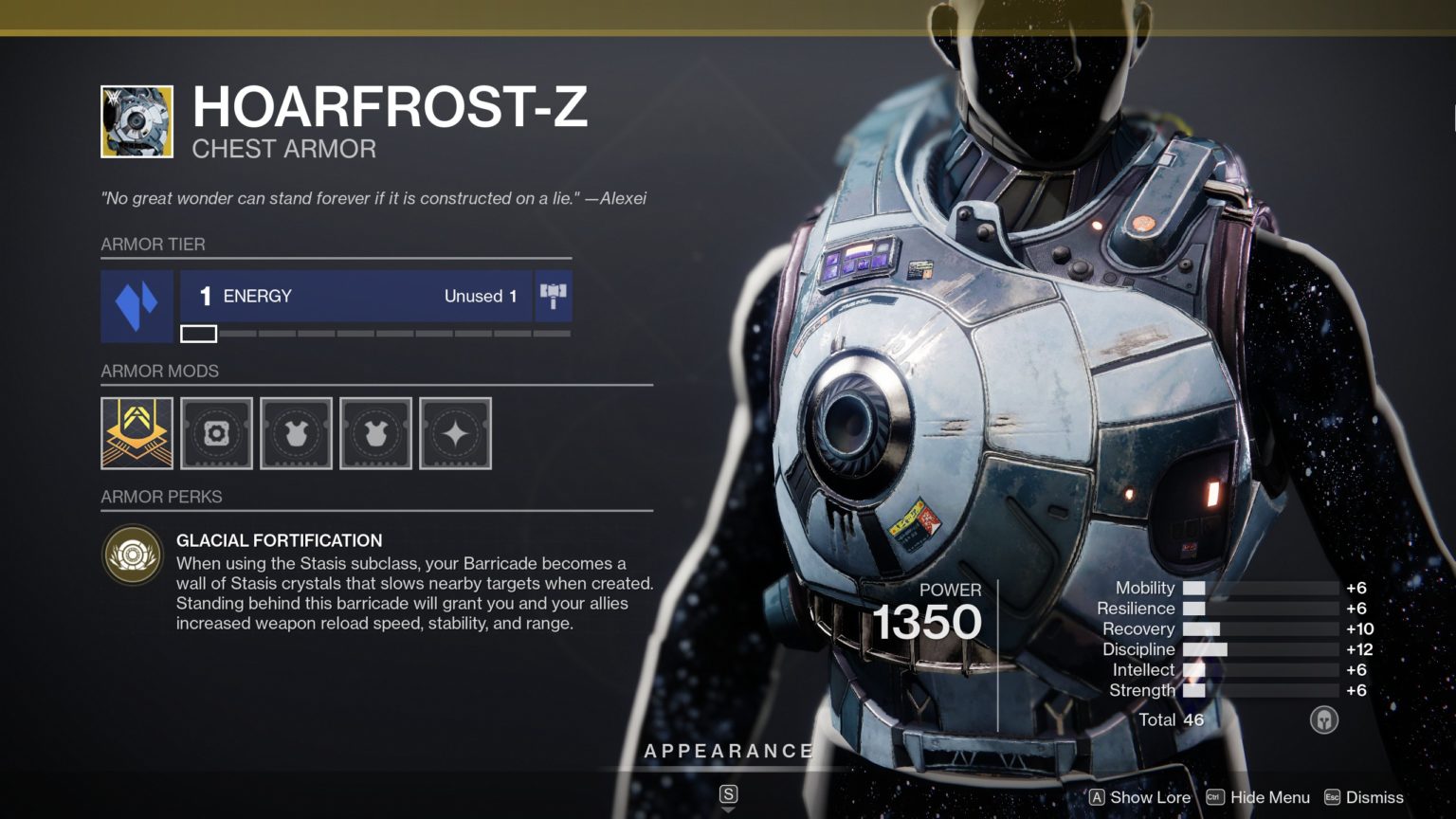Select the first chest armor mod slot

pos(296,434)
